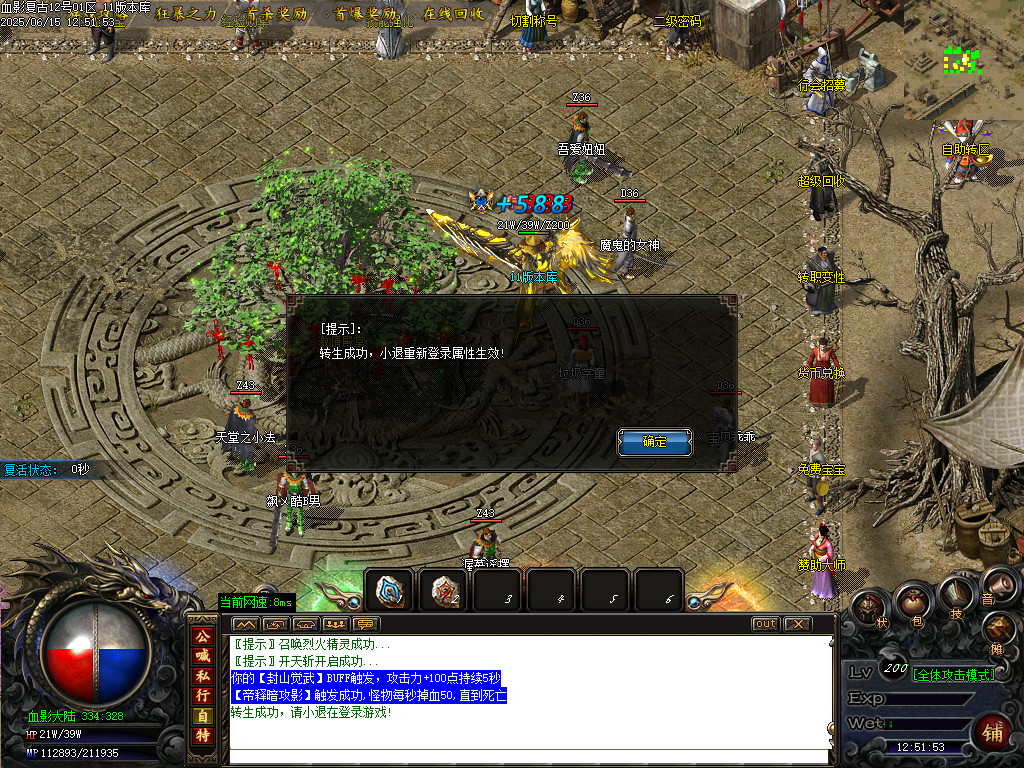Use the blue rune stone in hotbar slot 1
Screen dimensions: 1024x768
point(390,590)
